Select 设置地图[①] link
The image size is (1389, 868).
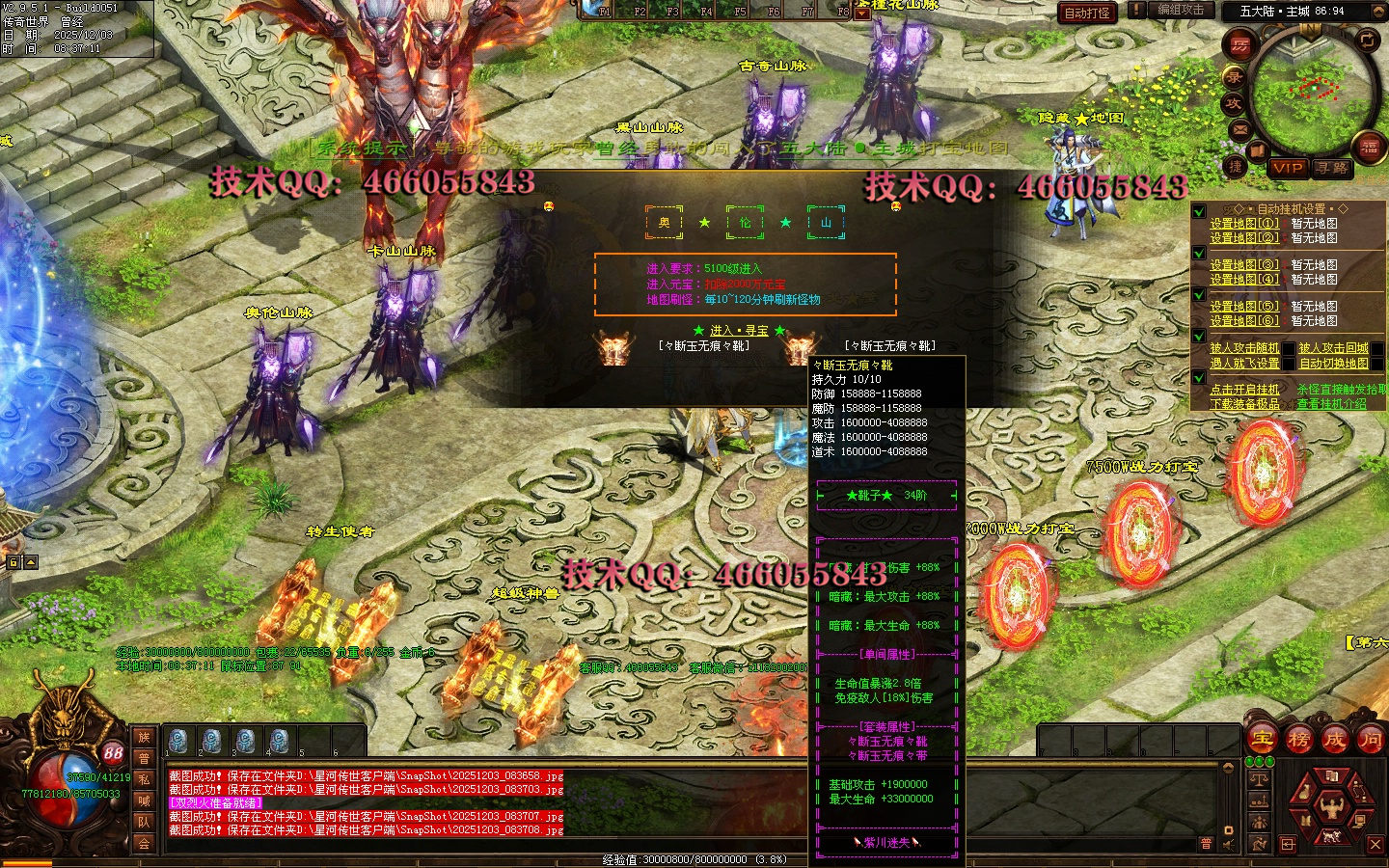tap(1244, 223)
